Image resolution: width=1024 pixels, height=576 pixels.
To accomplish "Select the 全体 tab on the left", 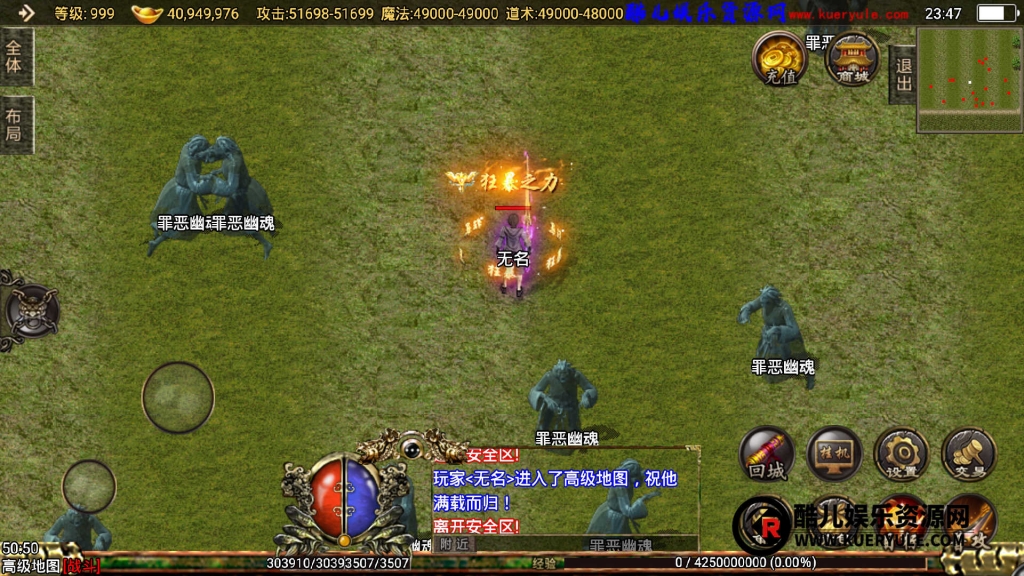I will point(14,57).
